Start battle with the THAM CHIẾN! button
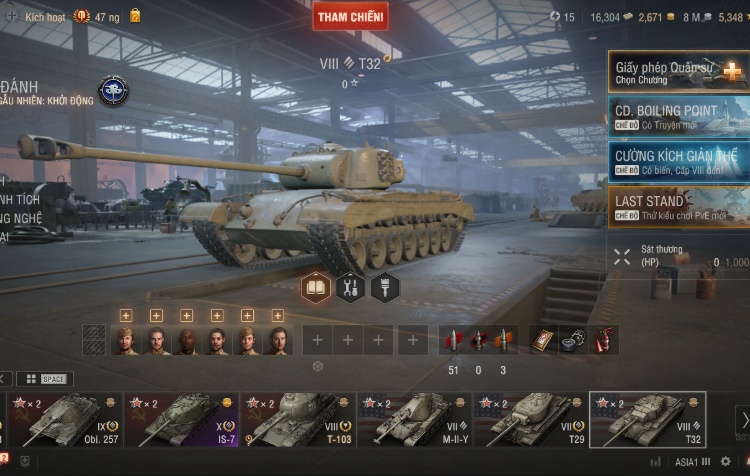 351,16
